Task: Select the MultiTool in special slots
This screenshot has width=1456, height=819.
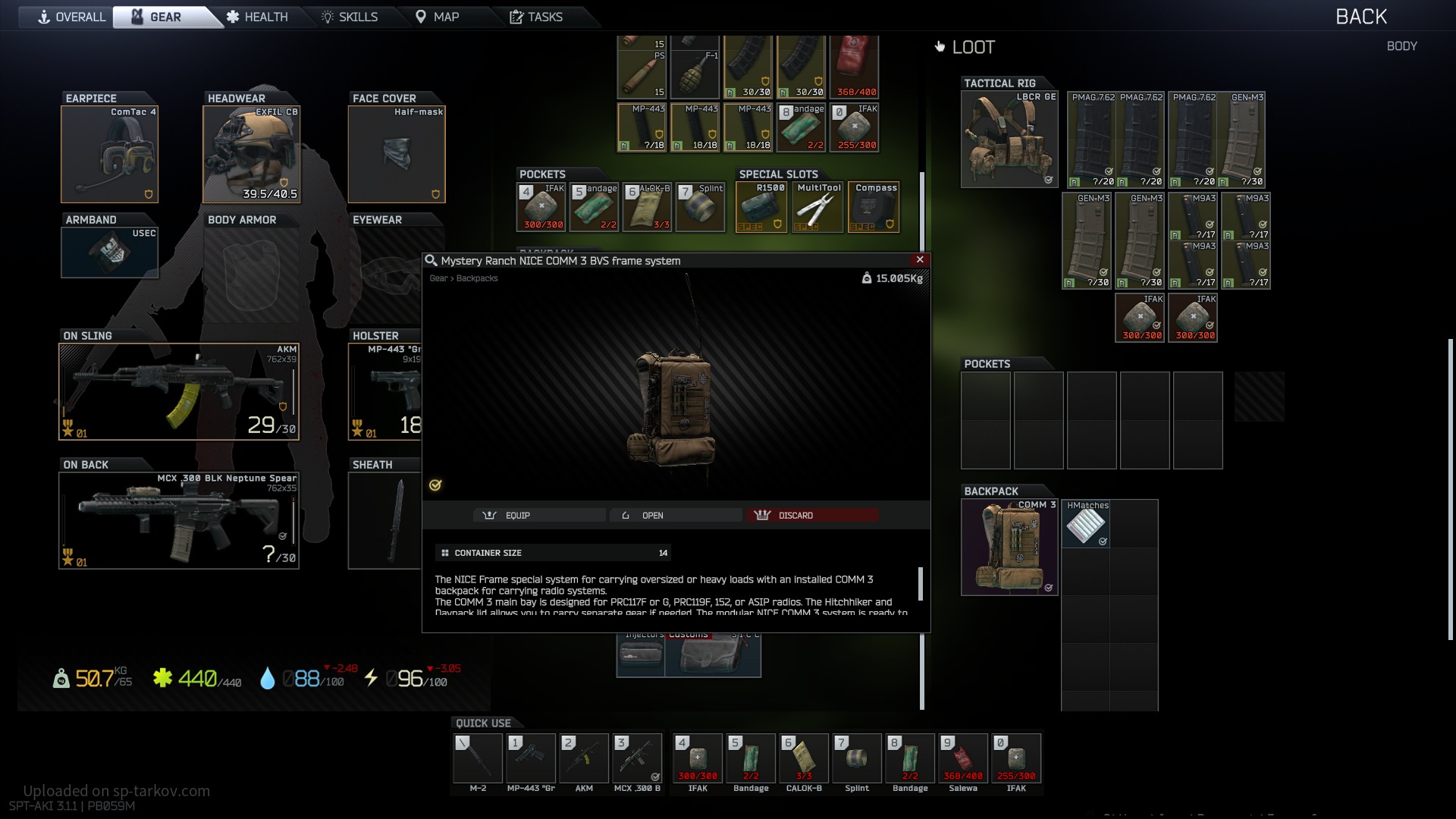Action: pyautogui.click(x=817, y=207)
